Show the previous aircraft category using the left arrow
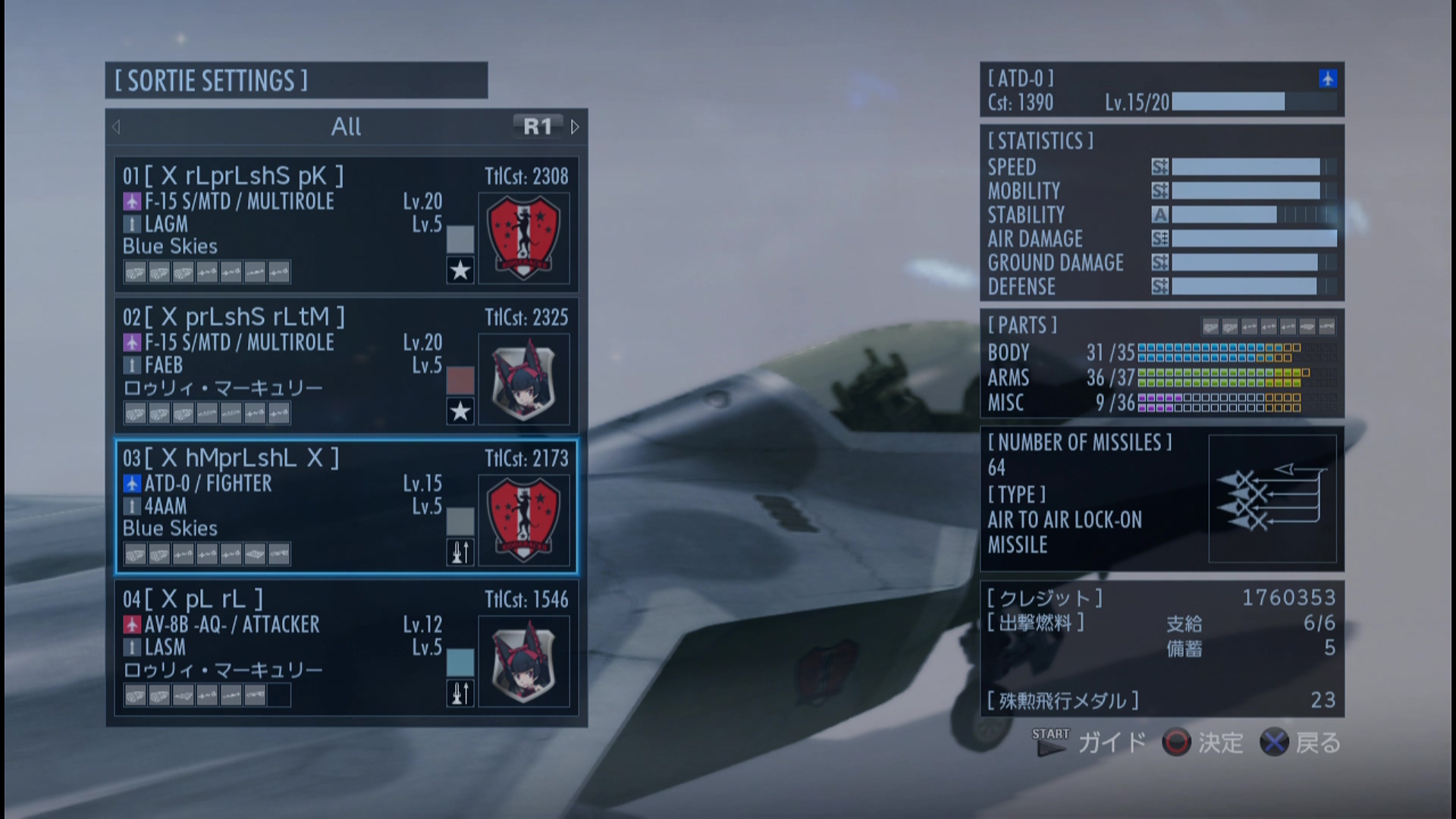 coord(117,127)
